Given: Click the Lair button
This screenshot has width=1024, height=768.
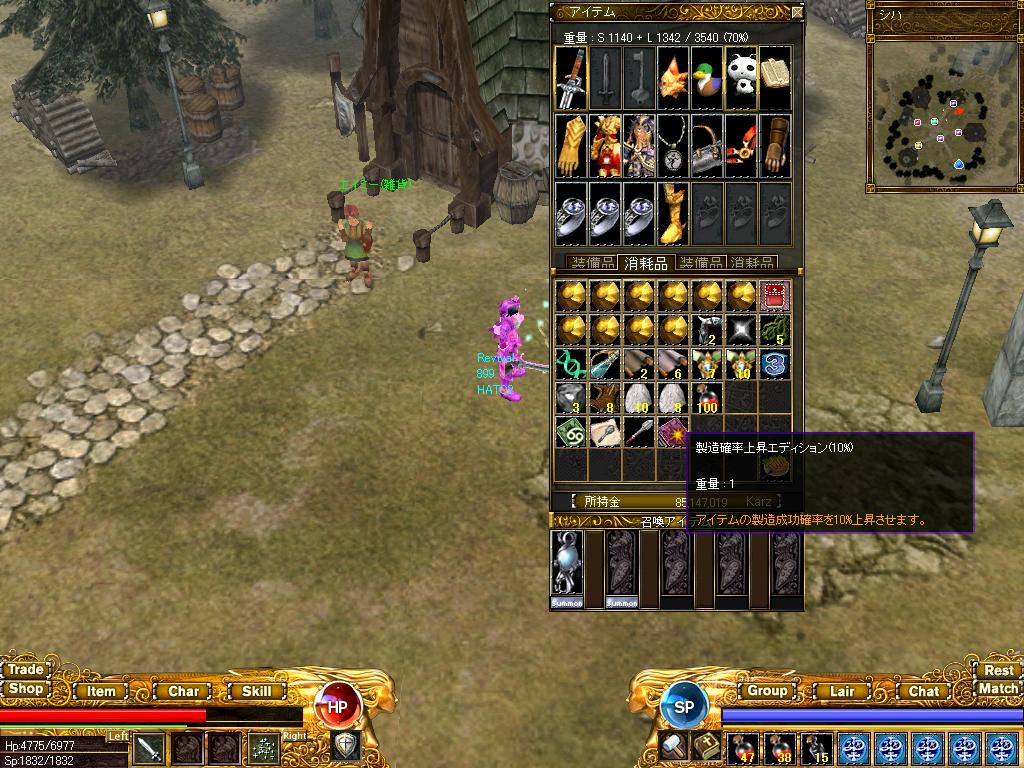Looking at the screenshot, I should (842, 691).
